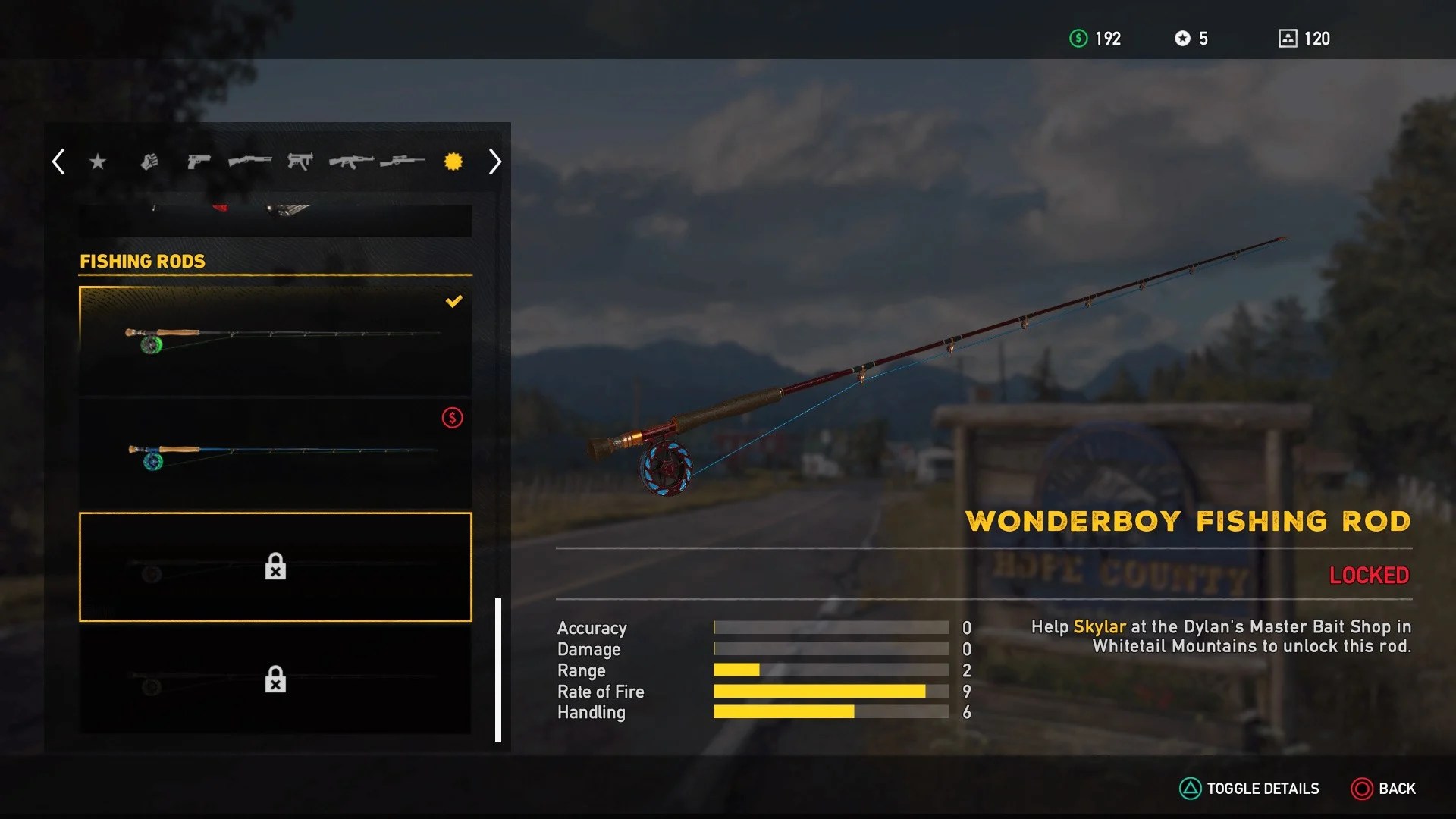Click the left arrow to browse categories

pos(58,161)
